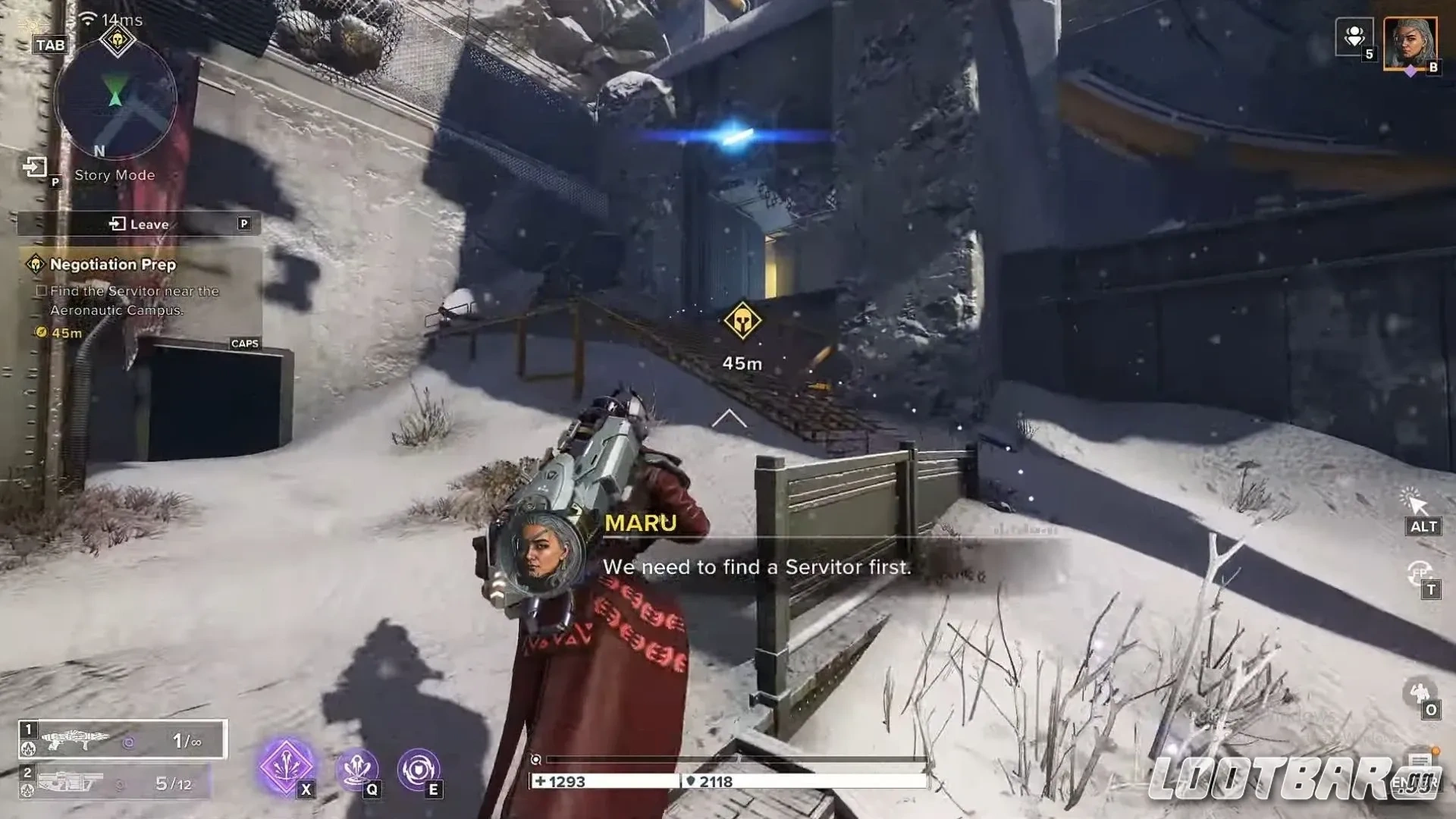Click the first-person view switch icon
Image resolution: width=1456 pixels, height=819 pixels.
coord(1419,573)
